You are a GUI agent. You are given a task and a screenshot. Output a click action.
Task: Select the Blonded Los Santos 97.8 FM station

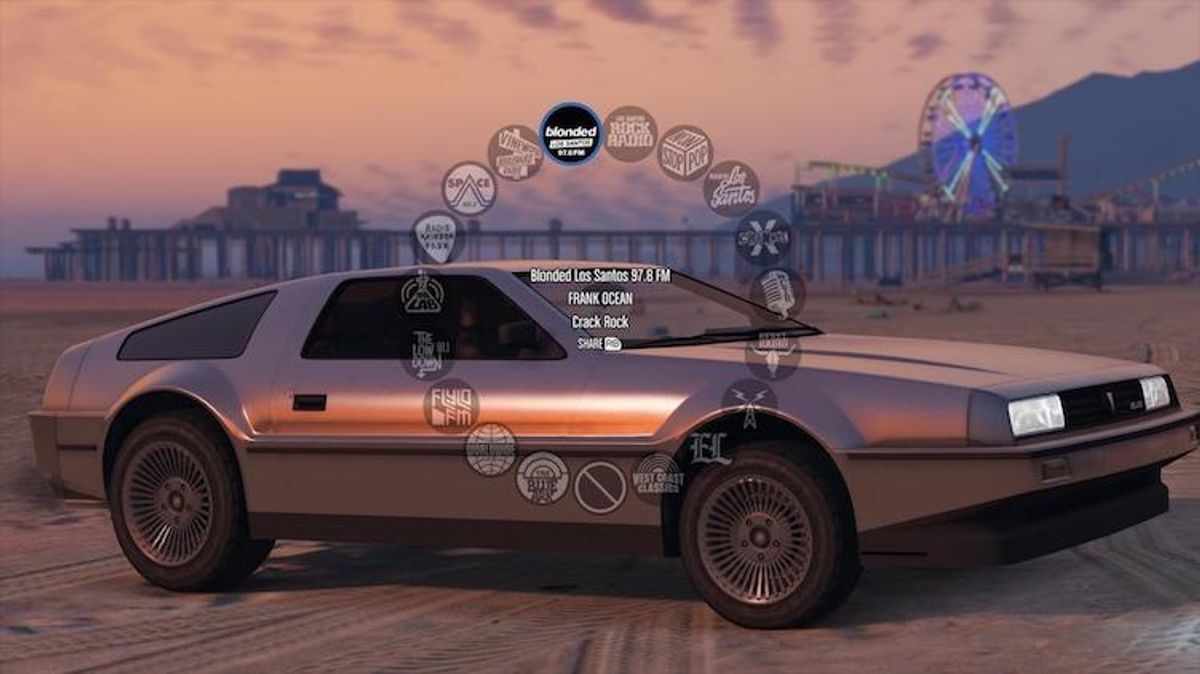point(570,134)
